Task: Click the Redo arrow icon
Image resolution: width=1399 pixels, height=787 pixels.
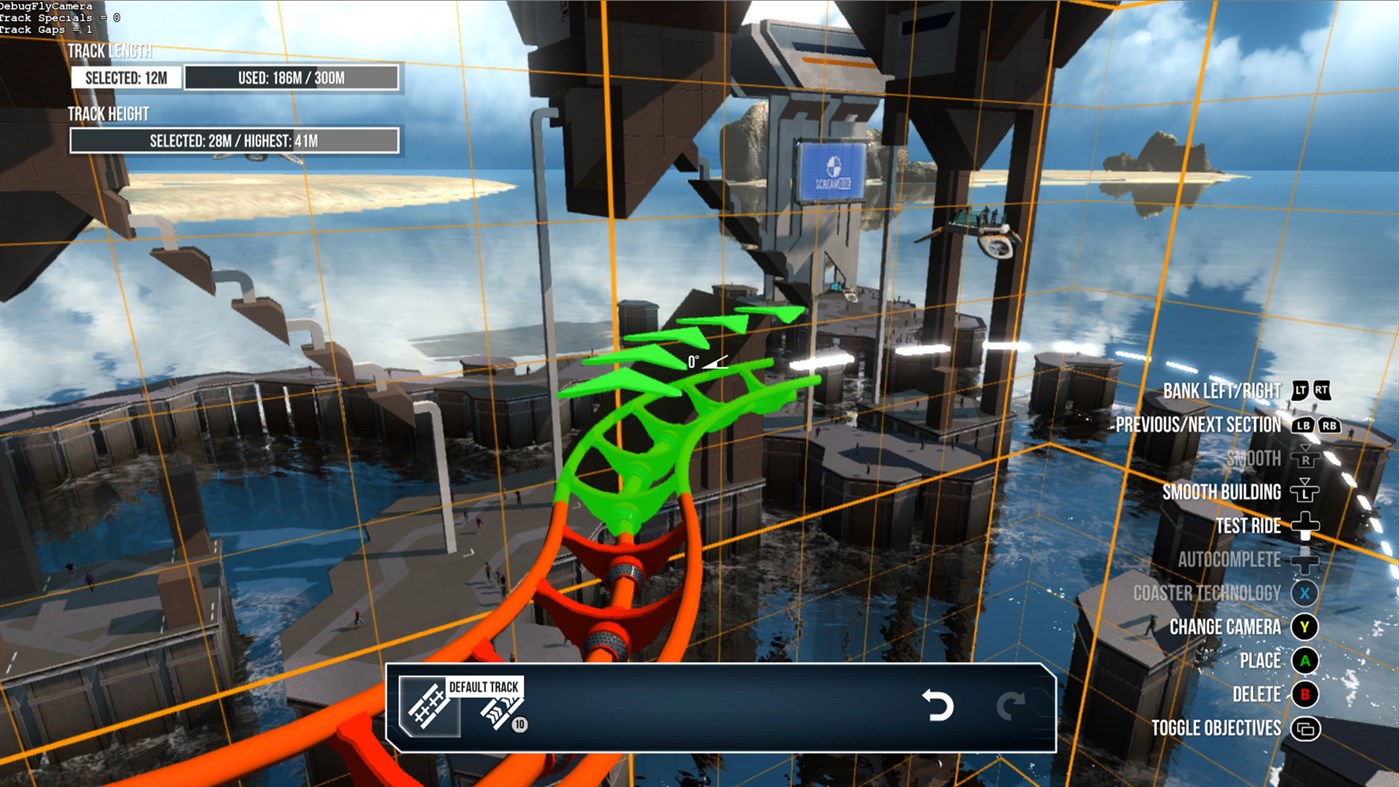Action: pos(1013,707)
